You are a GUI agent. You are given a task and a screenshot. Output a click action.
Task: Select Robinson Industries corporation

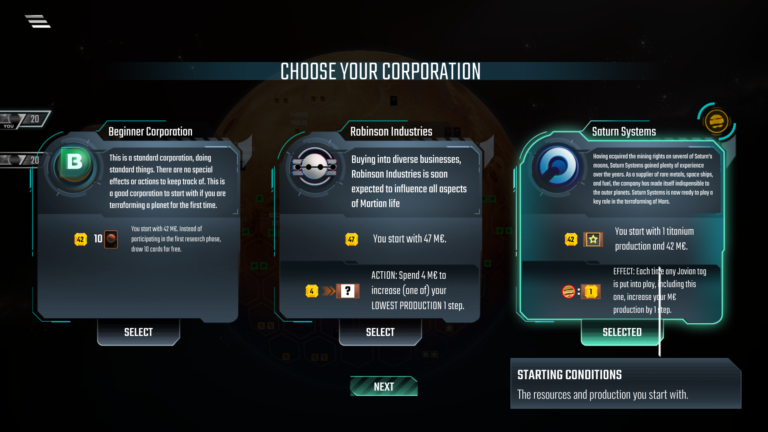pyautogui.click(x=380, y=332)
